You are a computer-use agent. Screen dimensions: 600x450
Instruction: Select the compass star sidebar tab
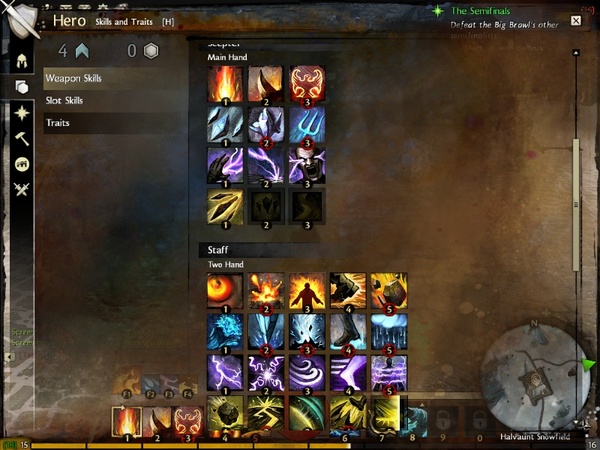20,114
